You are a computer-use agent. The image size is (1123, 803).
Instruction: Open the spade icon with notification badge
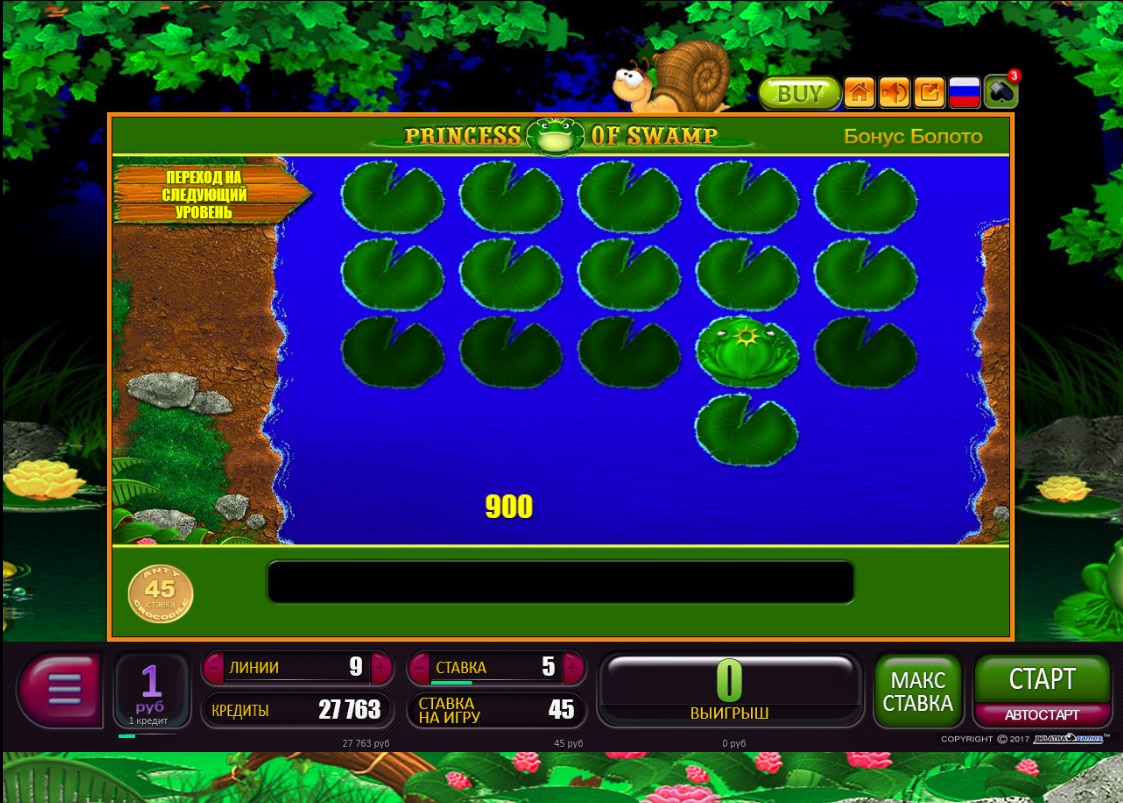click(1000, 92)
